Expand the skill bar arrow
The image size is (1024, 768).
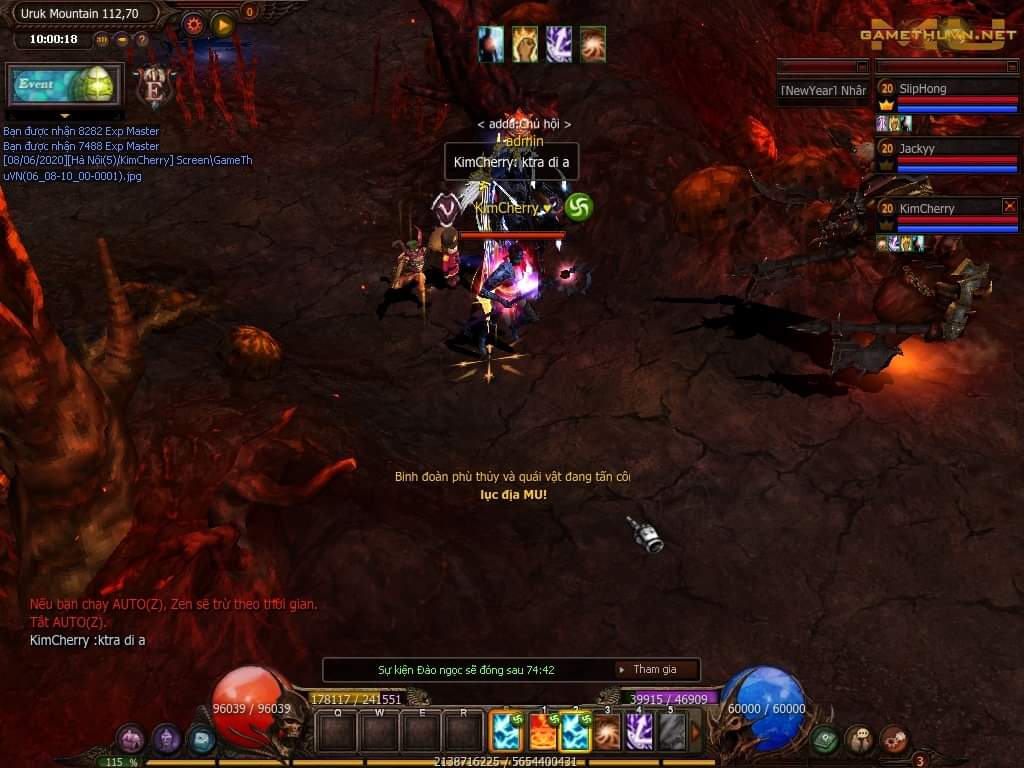696,732
